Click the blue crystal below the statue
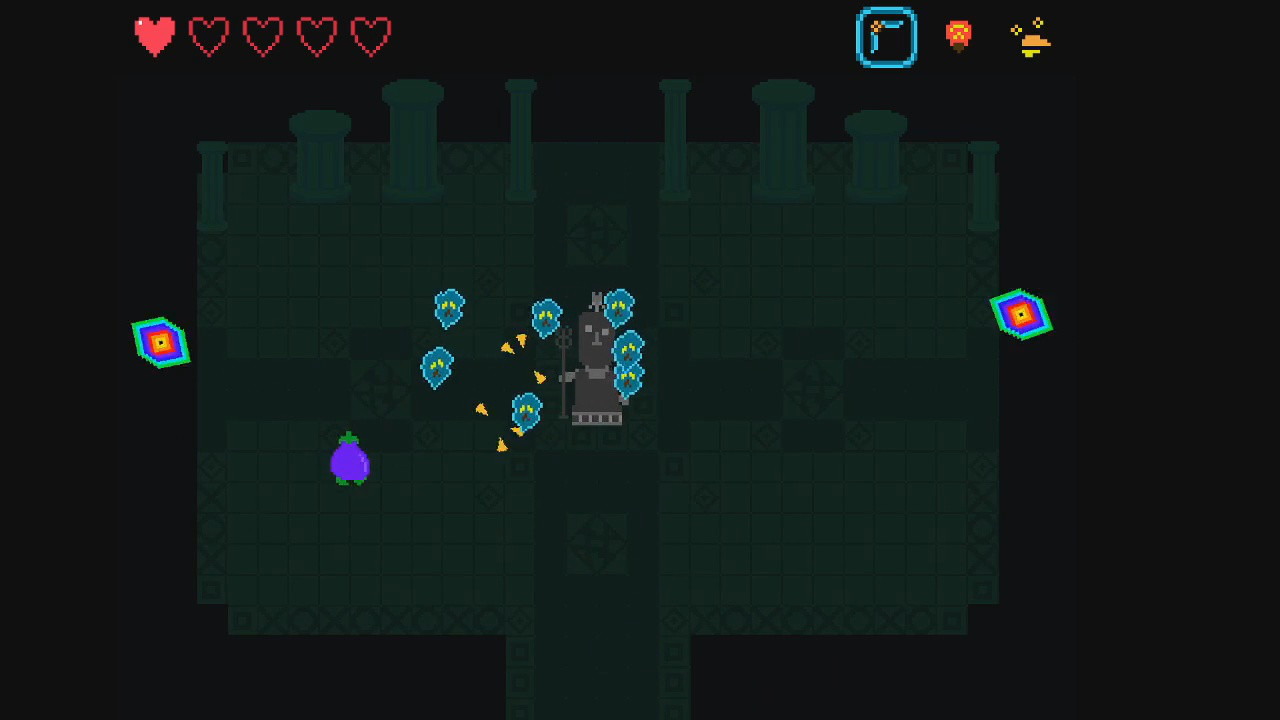The image size is (1280, 720). tap(527, 411)
